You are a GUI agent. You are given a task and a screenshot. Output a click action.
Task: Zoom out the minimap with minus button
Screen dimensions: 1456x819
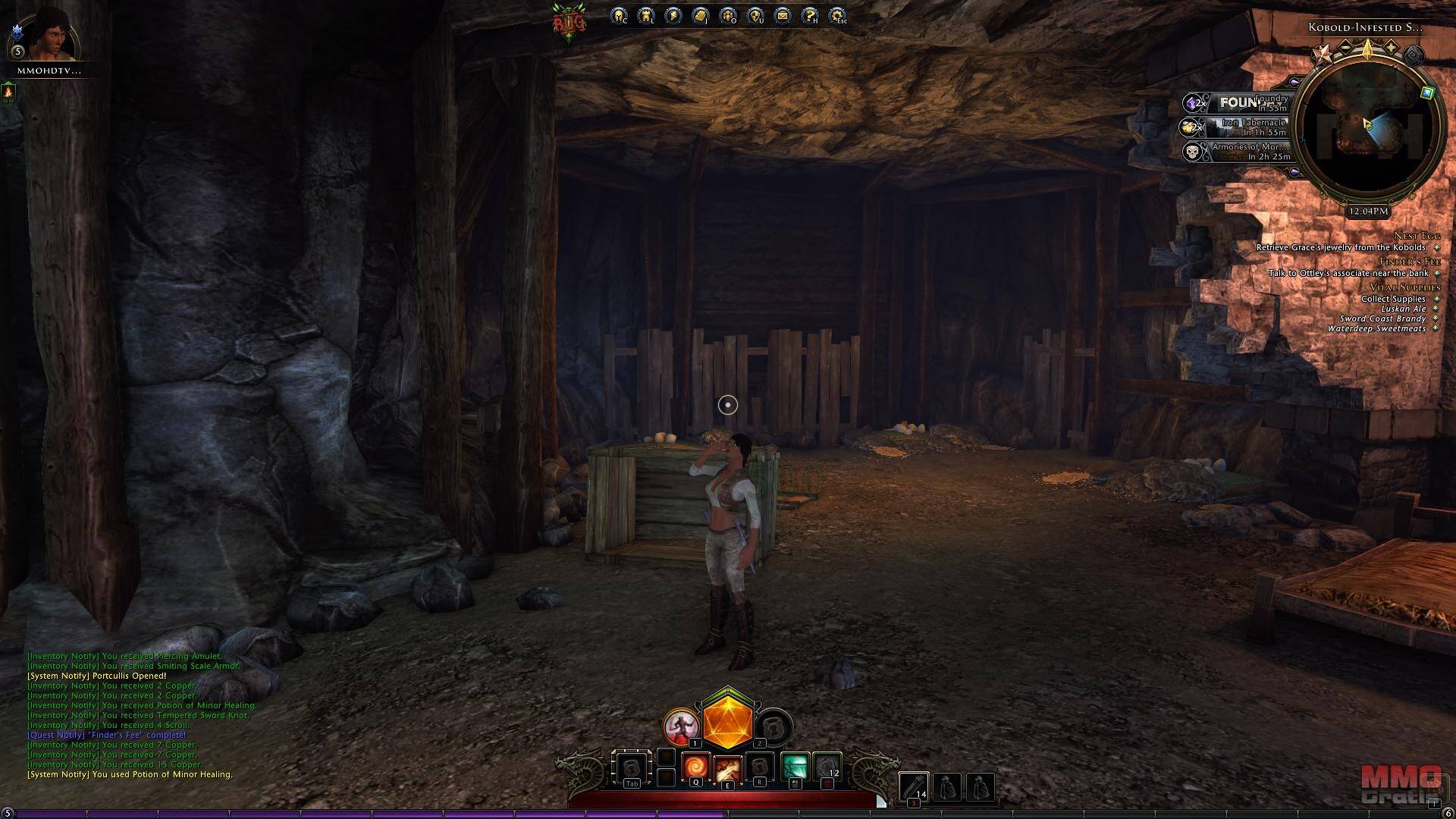point(1345,48)
